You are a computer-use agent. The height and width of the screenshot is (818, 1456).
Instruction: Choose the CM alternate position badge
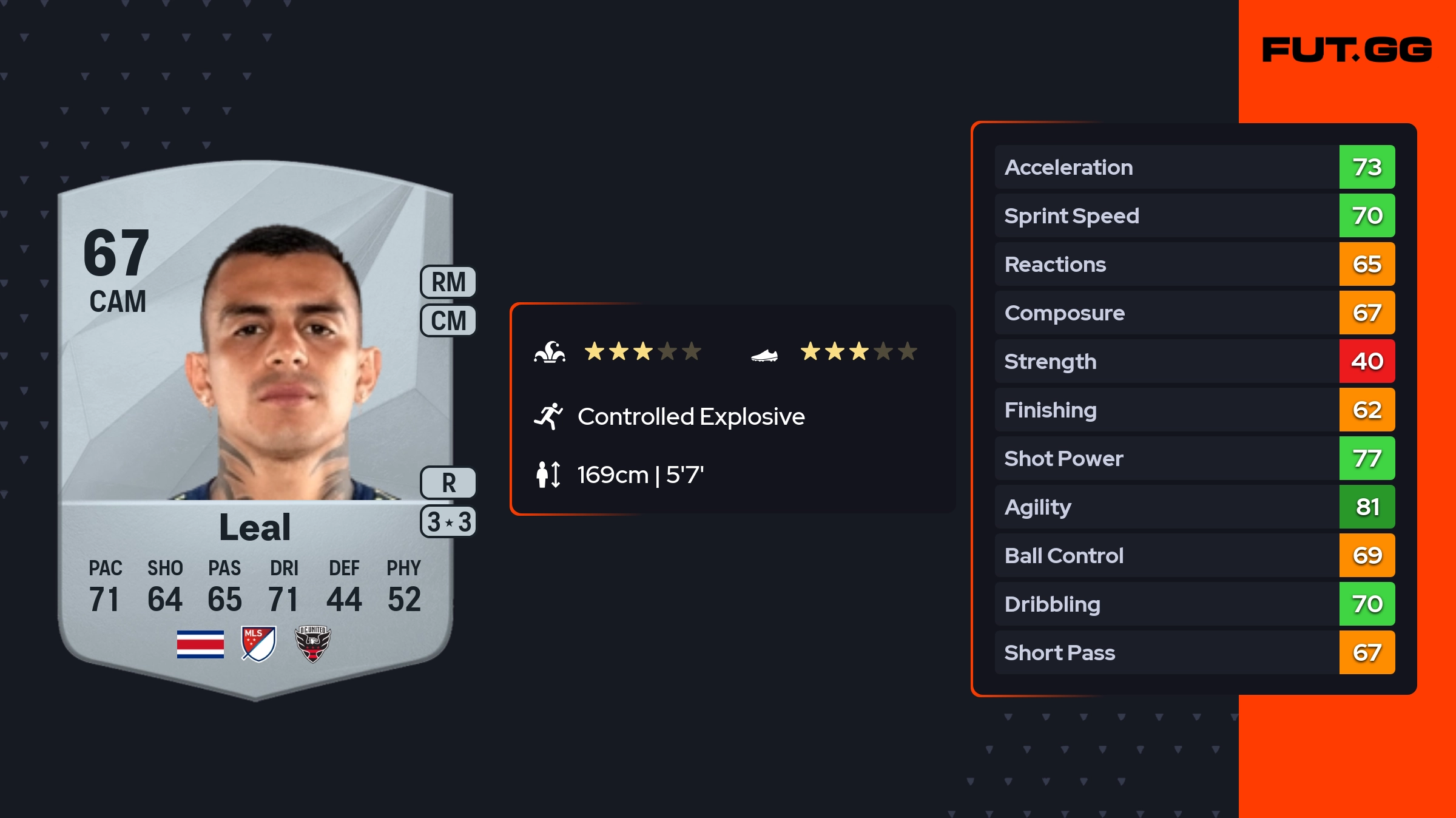click(x=448, y=320)
